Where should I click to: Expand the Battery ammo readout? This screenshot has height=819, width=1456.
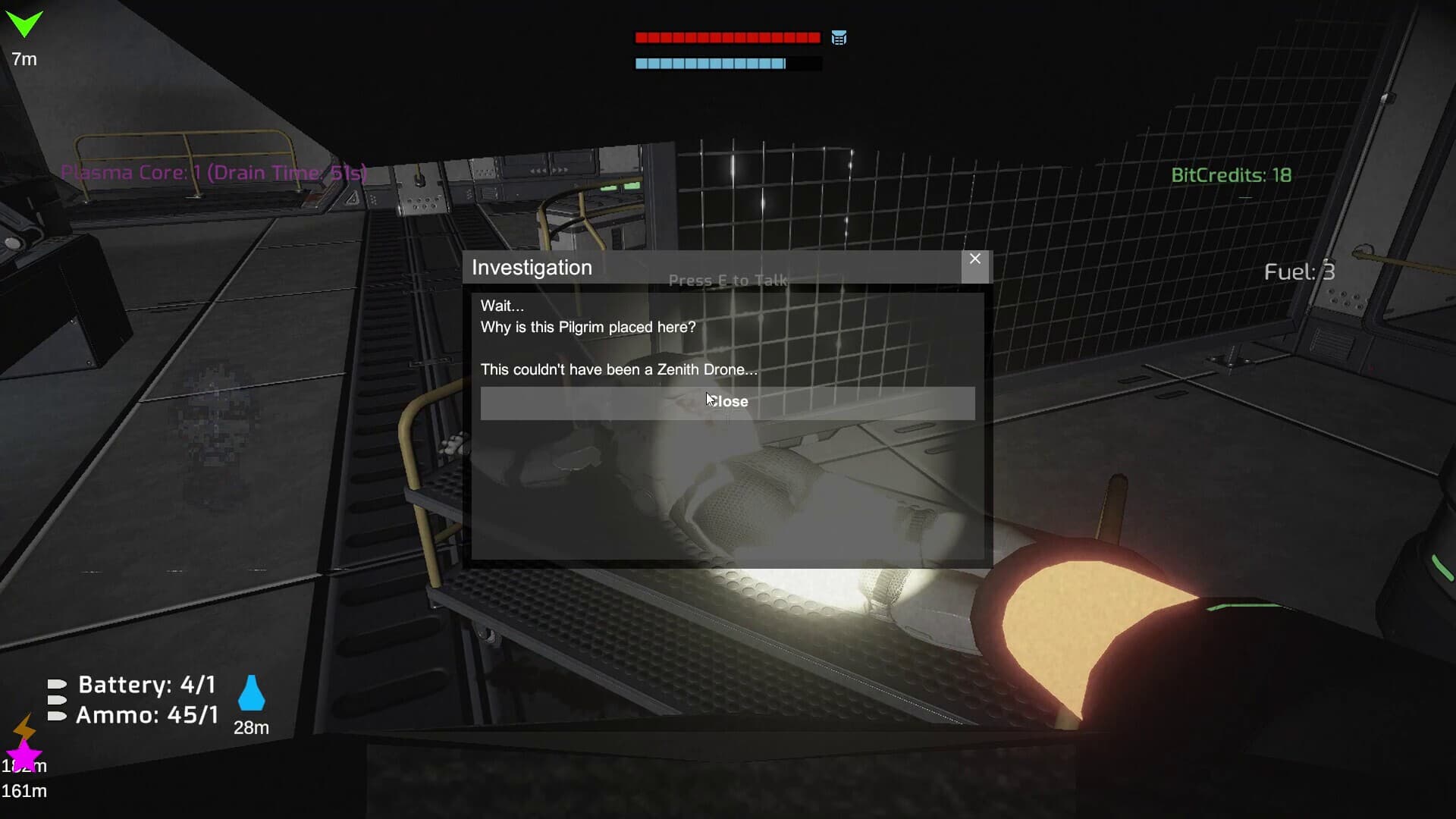146,684
